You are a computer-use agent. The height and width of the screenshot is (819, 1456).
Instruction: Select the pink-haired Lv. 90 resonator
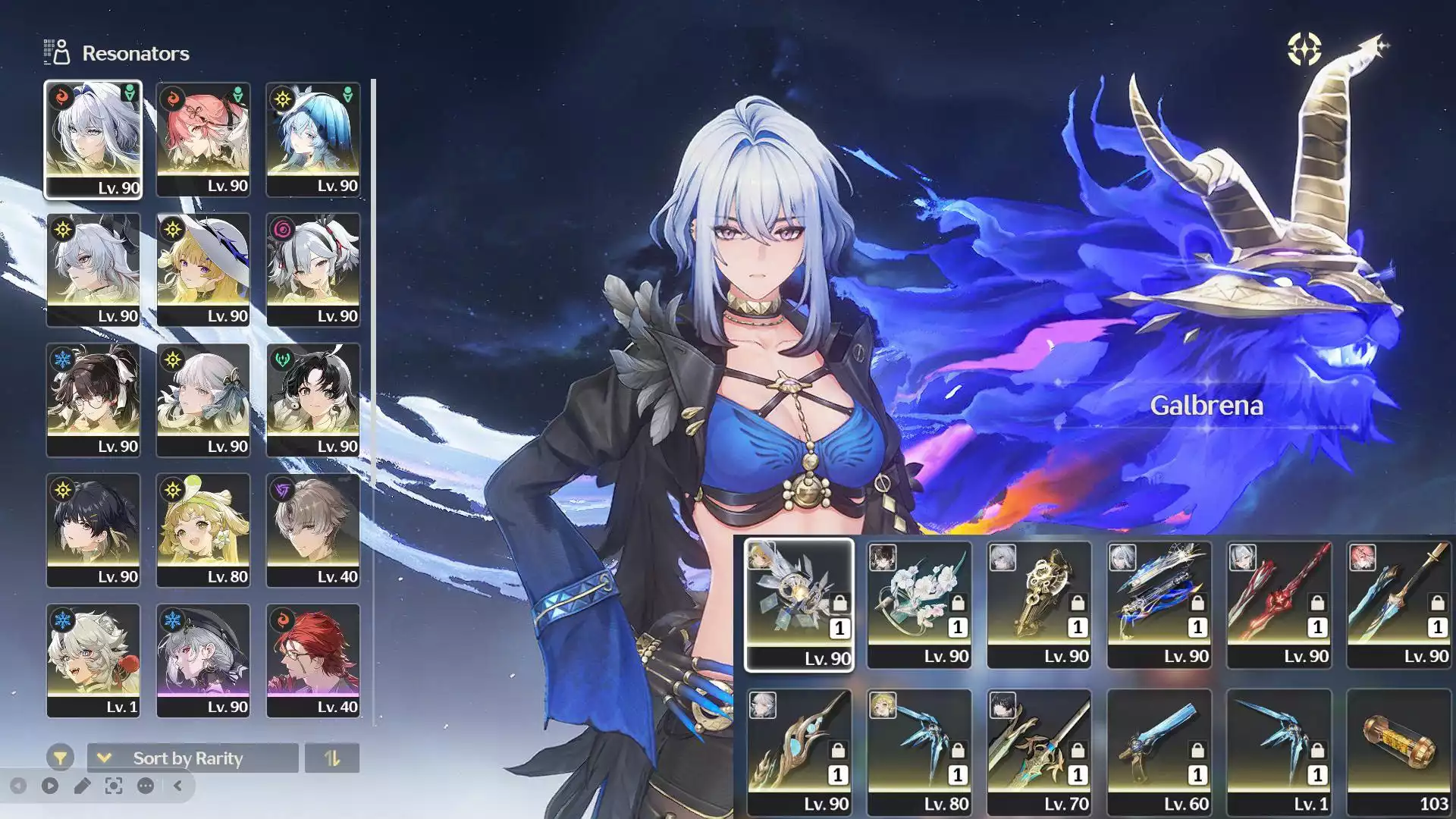[202, 140]
